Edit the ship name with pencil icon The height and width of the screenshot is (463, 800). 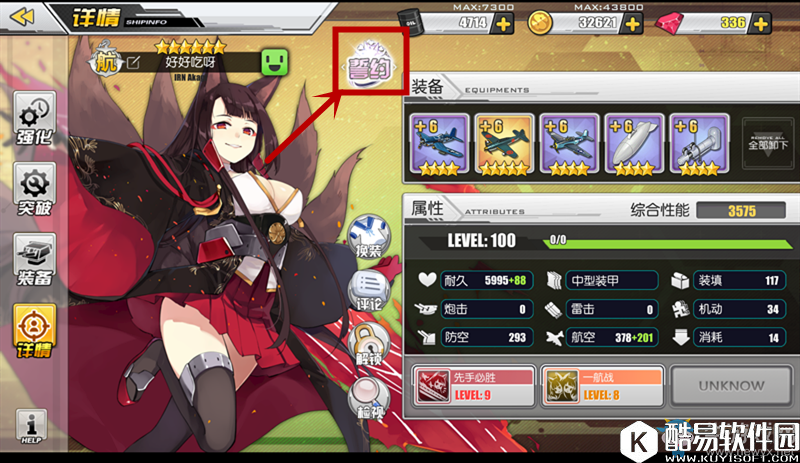tap(133, 63)
